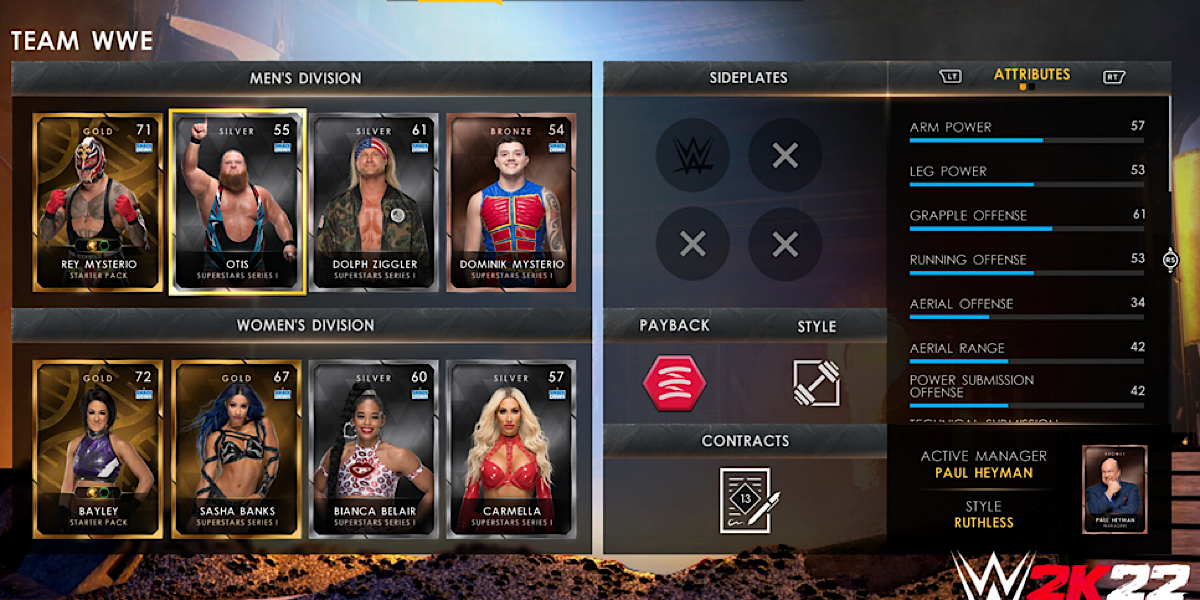
Task: Select the red hexagon Payback icon
Action: tap(673, 381)
